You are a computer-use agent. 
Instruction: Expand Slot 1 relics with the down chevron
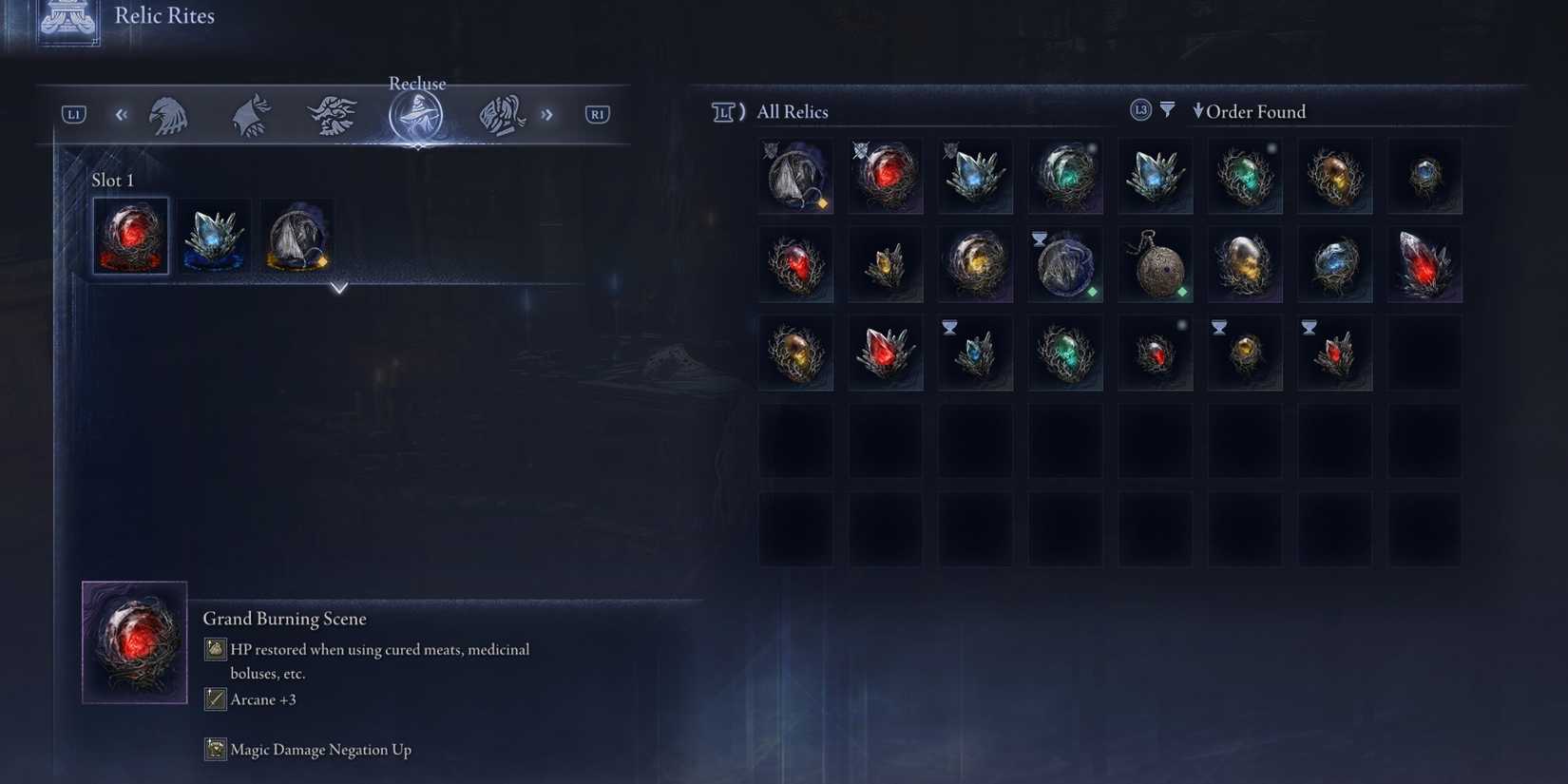[x=338, y=287]
